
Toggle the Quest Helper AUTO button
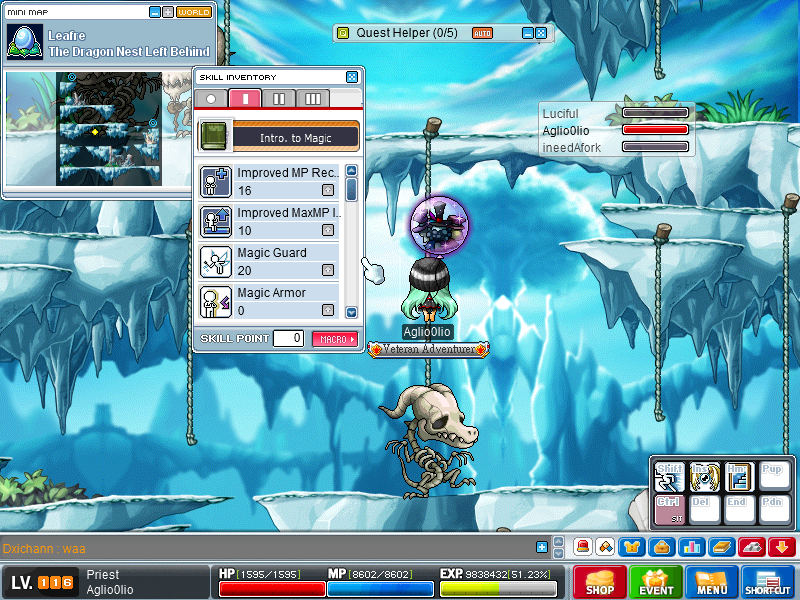click(x=482, y=33)
